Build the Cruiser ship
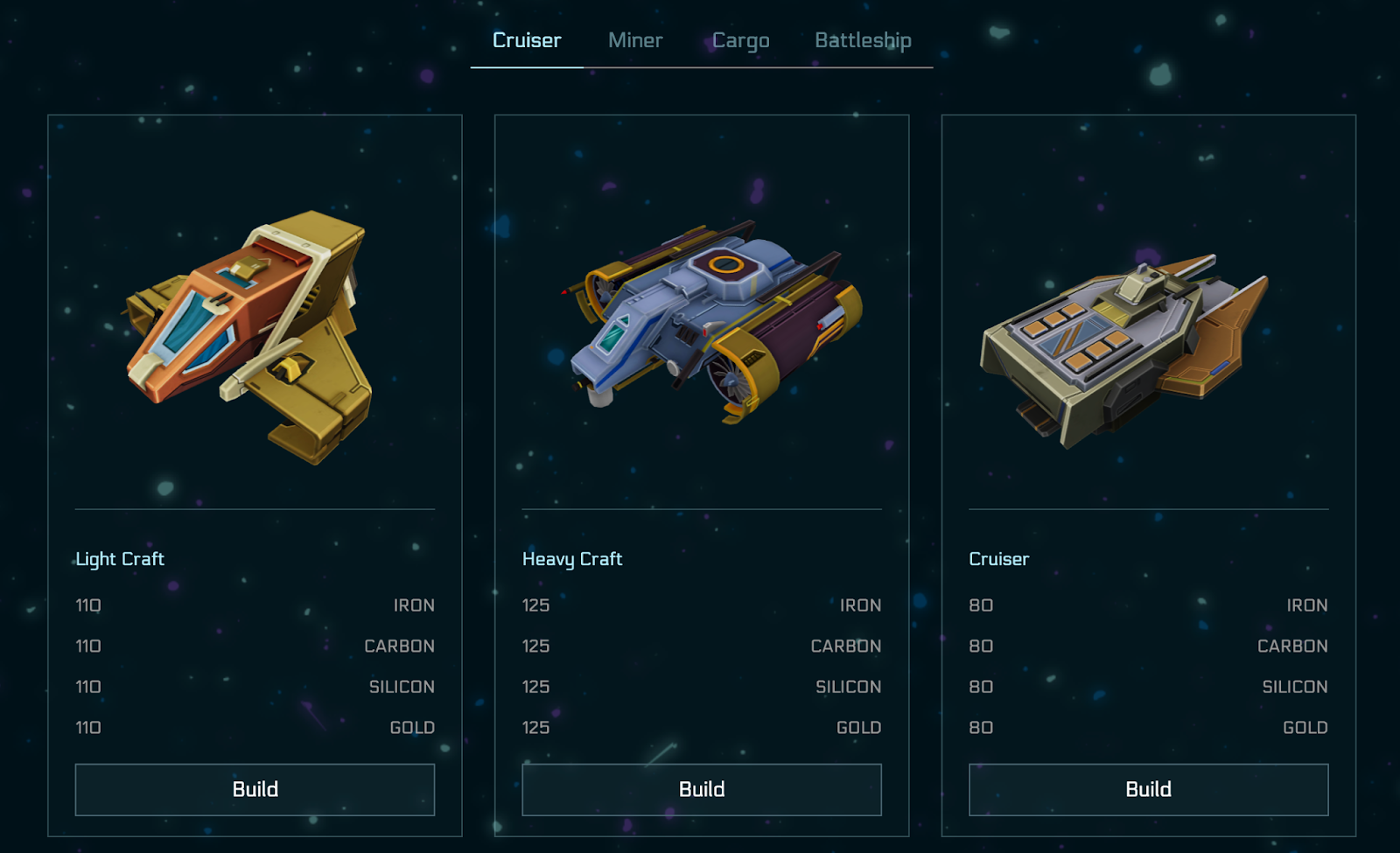Viewport: 1400px width, 853px height. pos(1148,789)
